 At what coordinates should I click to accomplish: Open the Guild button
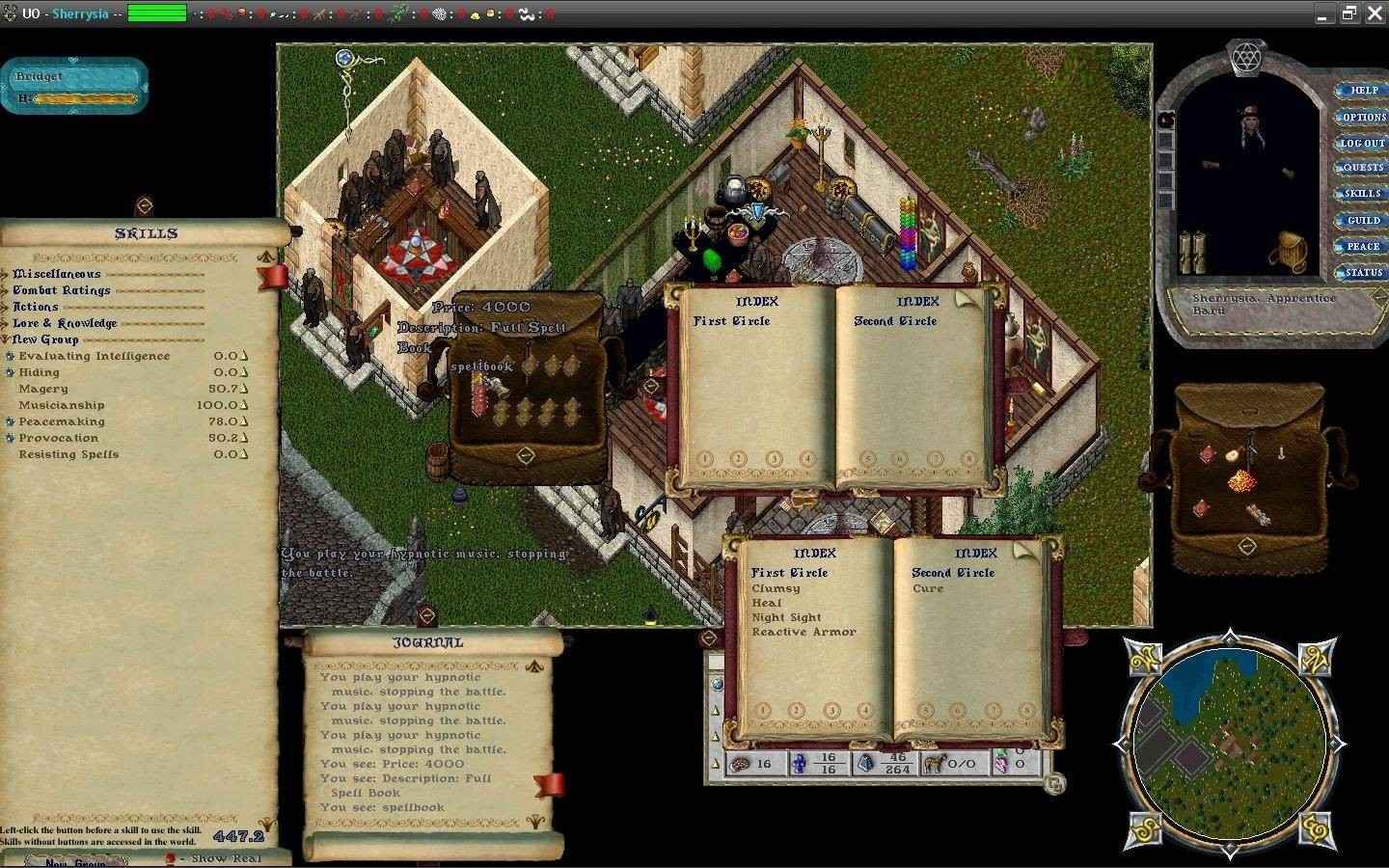1362,221
